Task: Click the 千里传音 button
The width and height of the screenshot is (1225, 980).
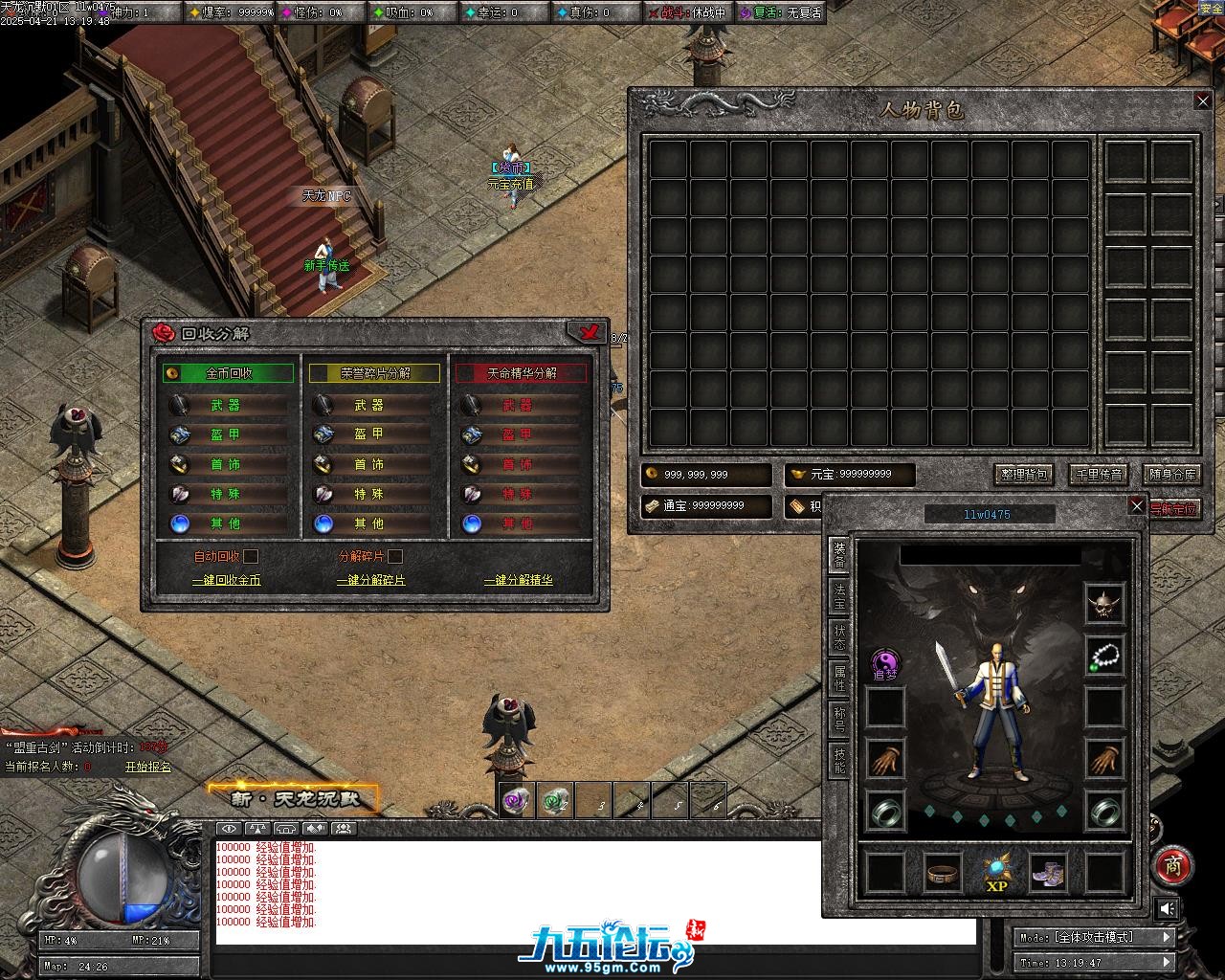Action: pos(1098,475)
